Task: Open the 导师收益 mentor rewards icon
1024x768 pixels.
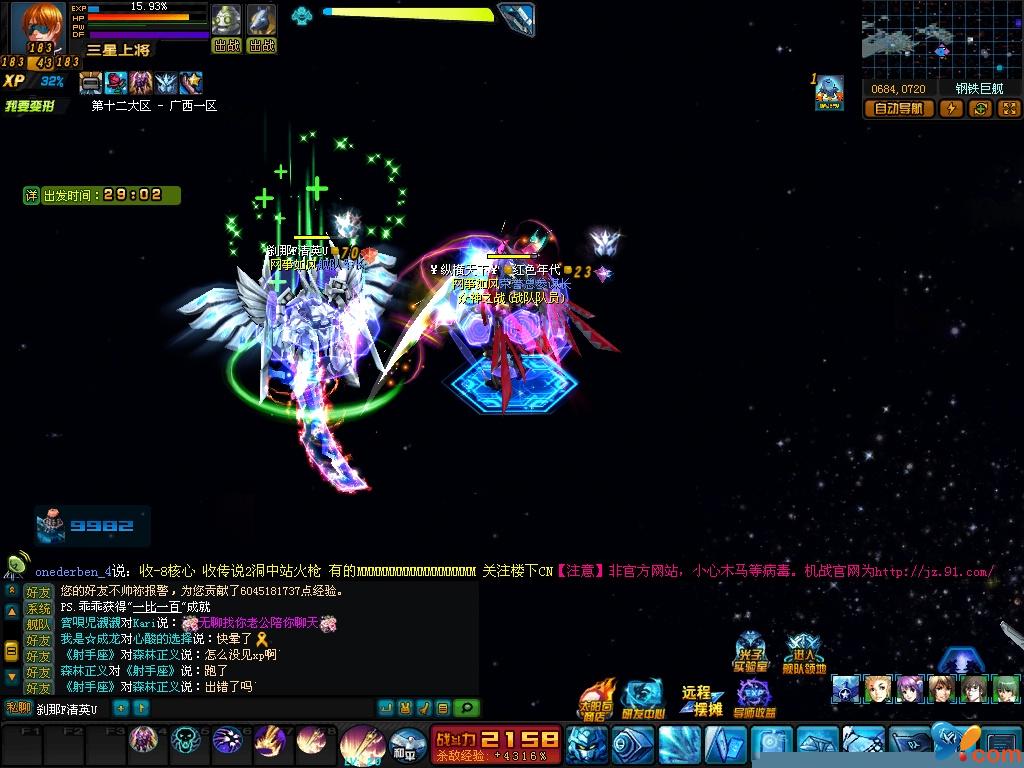Action: pyautogui.click(x=754, y=699)
